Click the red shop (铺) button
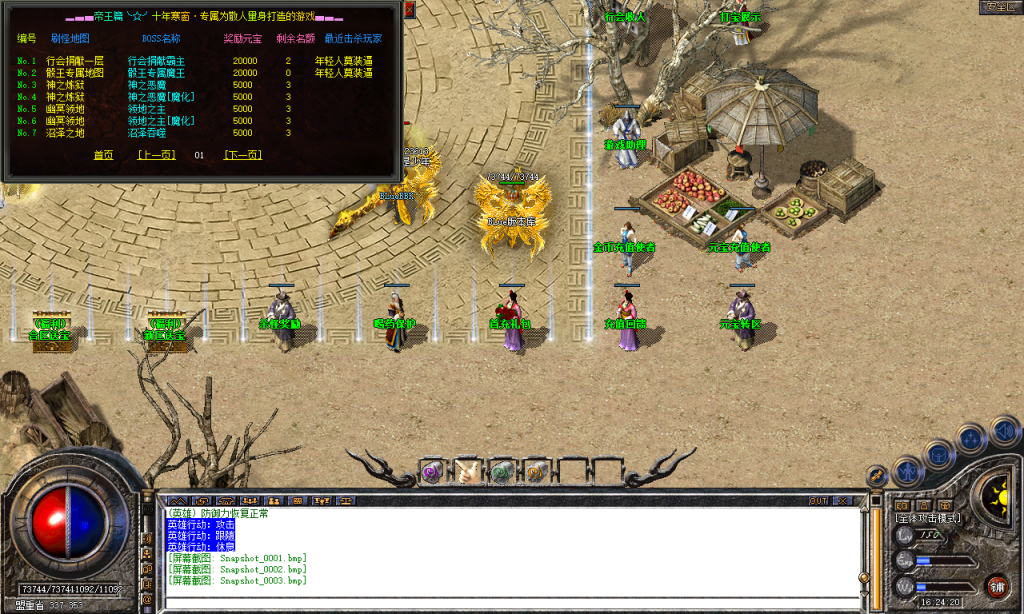 point(997,586)
